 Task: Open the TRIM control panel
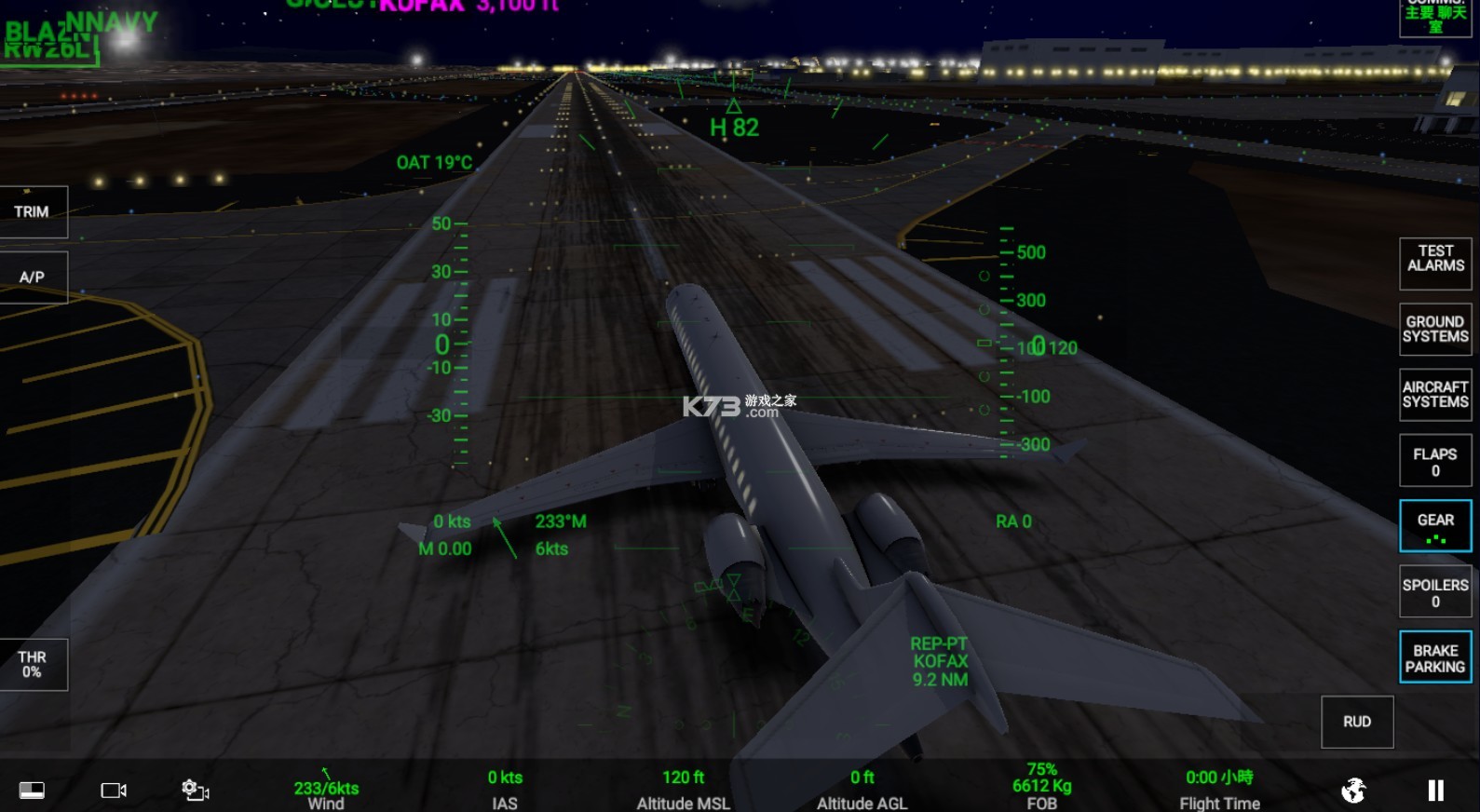pos(34,211)
